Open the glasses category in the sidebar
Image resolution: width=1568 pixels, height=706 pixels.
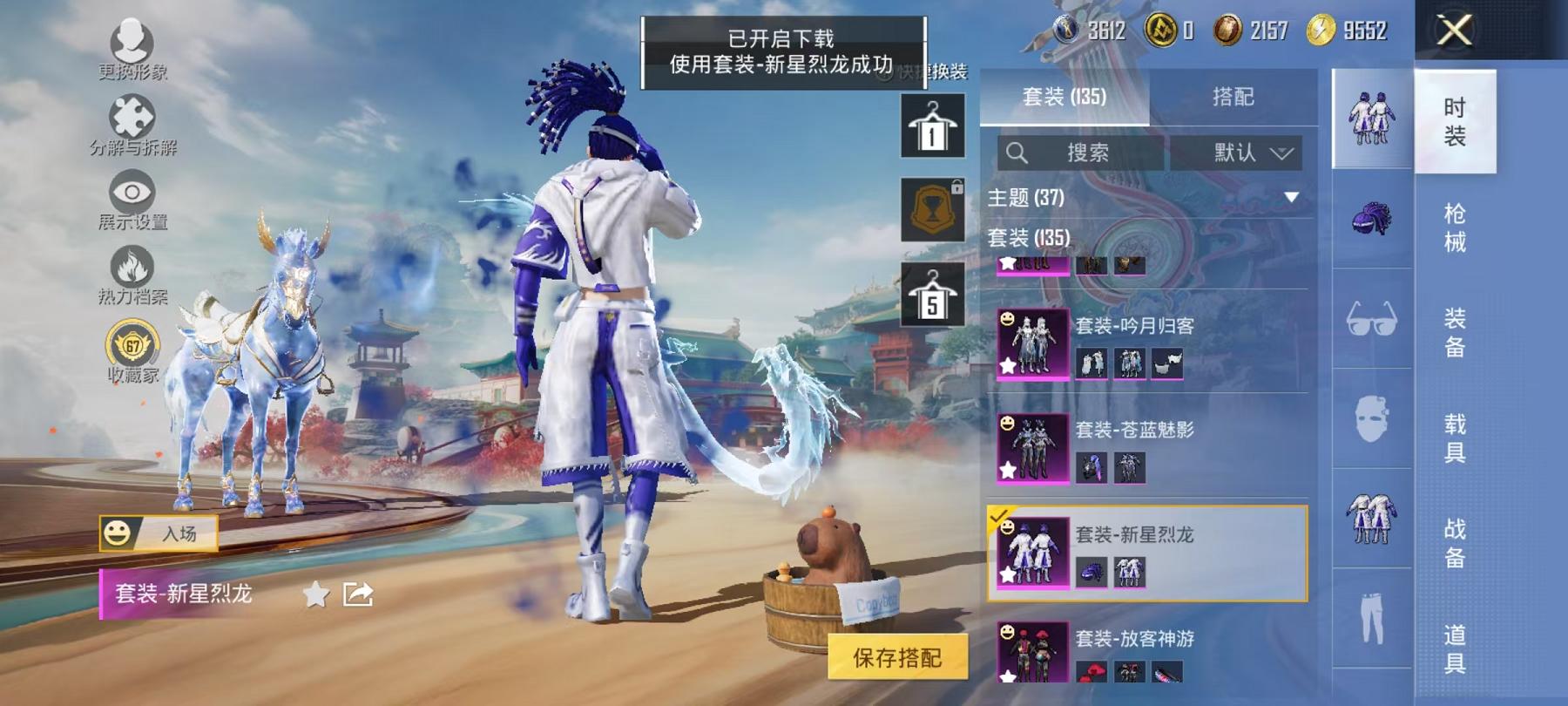point(1370,318)
